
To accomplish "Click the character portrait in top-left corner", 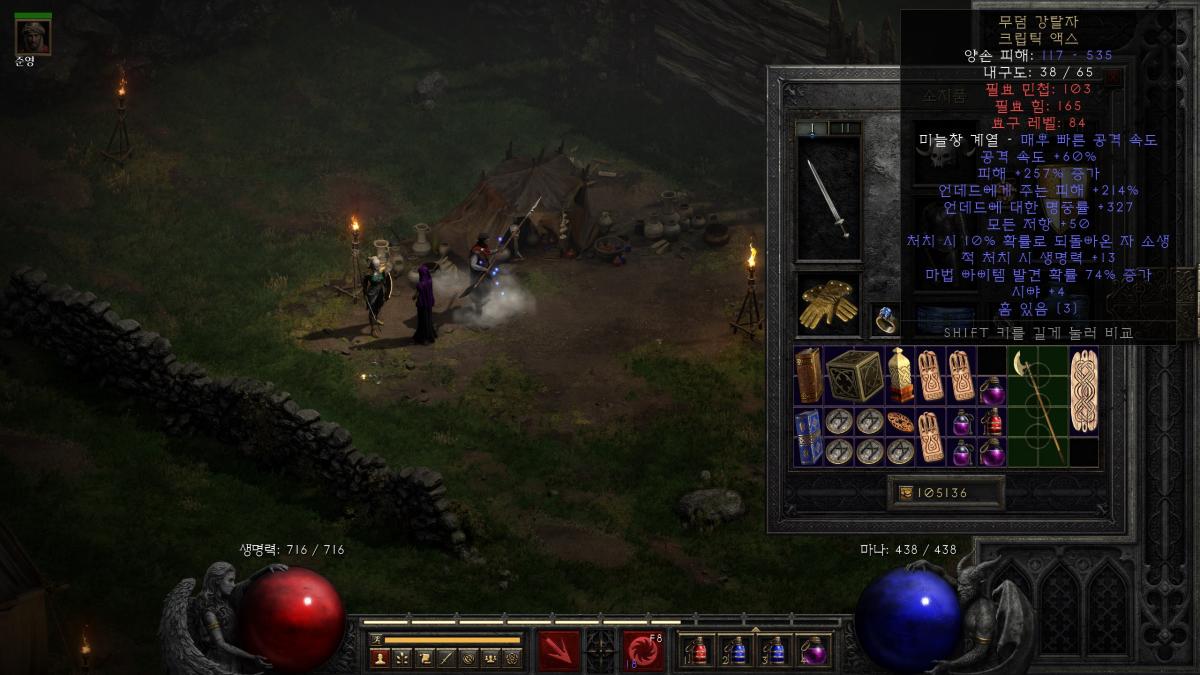I will click(33, 37).
